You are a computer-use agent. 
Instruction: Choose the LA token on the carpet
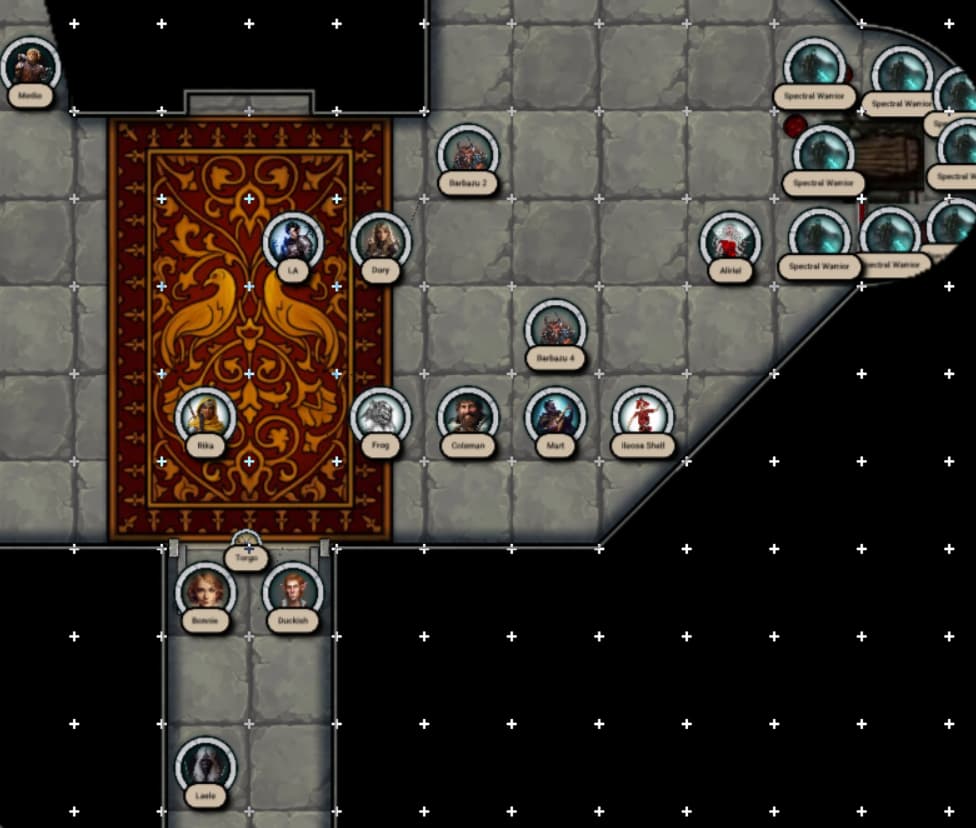click(293, 241)
